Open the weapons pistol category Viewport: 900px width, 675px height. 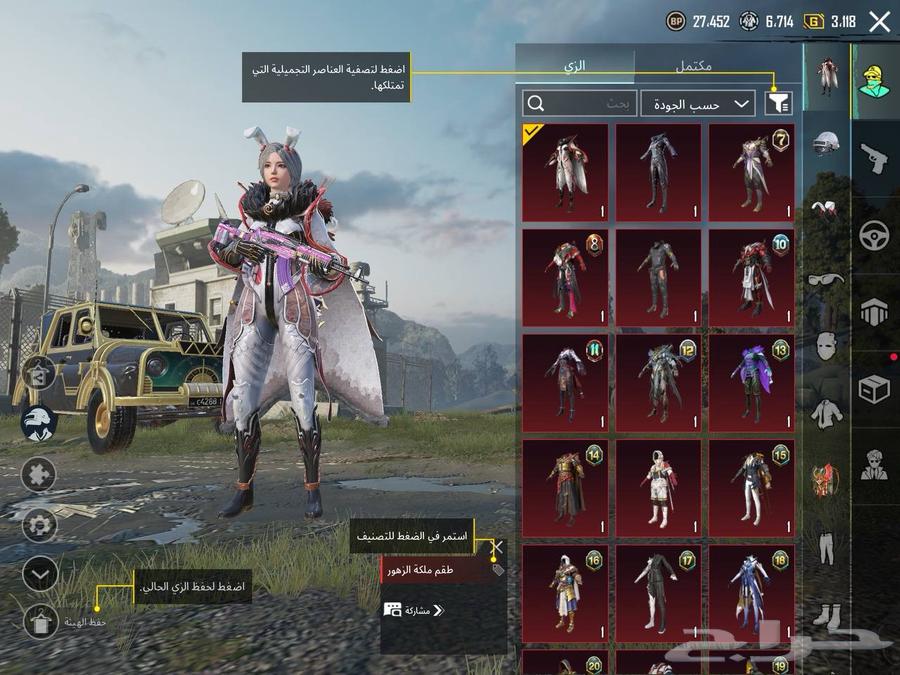click(874, 159)
